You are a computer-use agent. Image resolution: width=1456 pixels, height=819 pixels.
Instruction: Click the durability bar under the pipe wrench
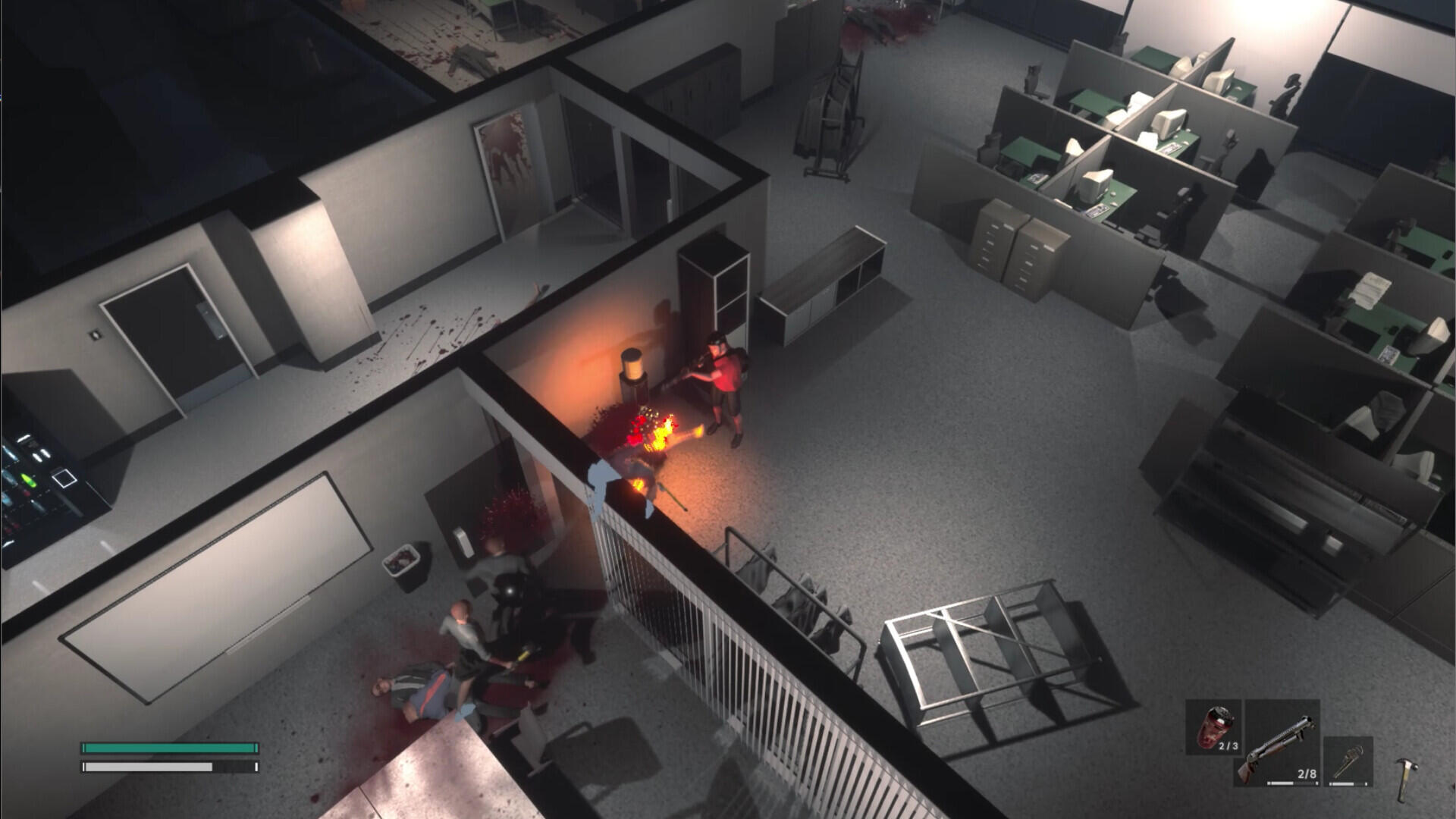point(1347,784)
